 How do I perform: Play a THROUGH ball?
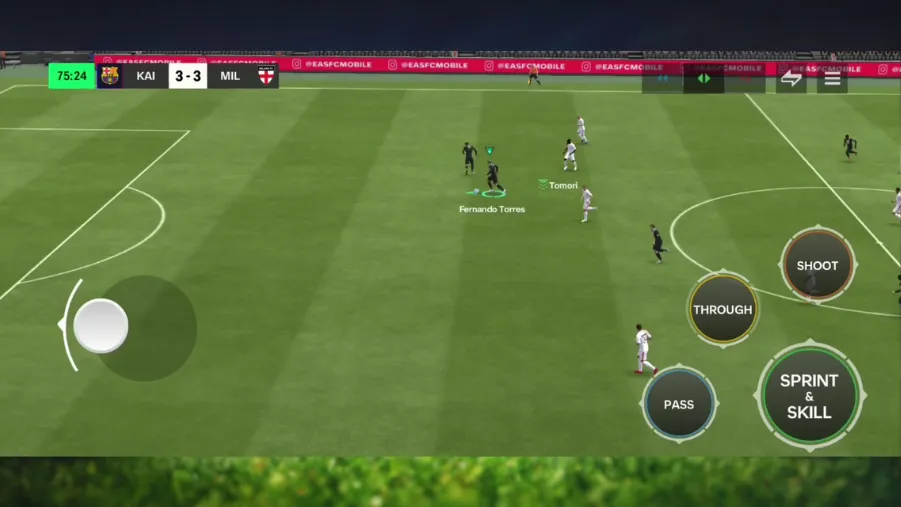(x=722, y=310)
